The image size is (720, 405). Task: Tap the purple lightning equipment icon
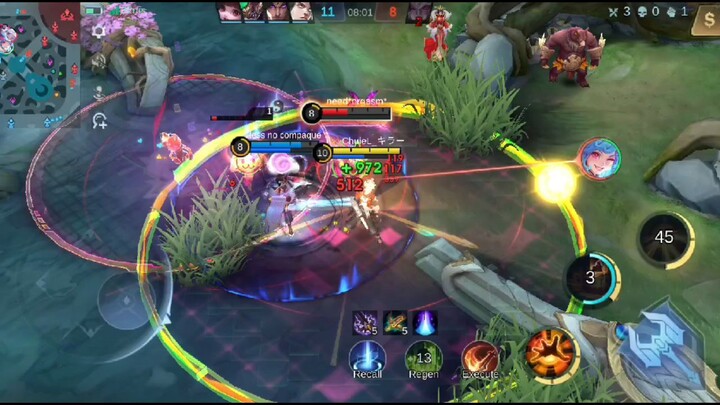click(x=366, y=322)
